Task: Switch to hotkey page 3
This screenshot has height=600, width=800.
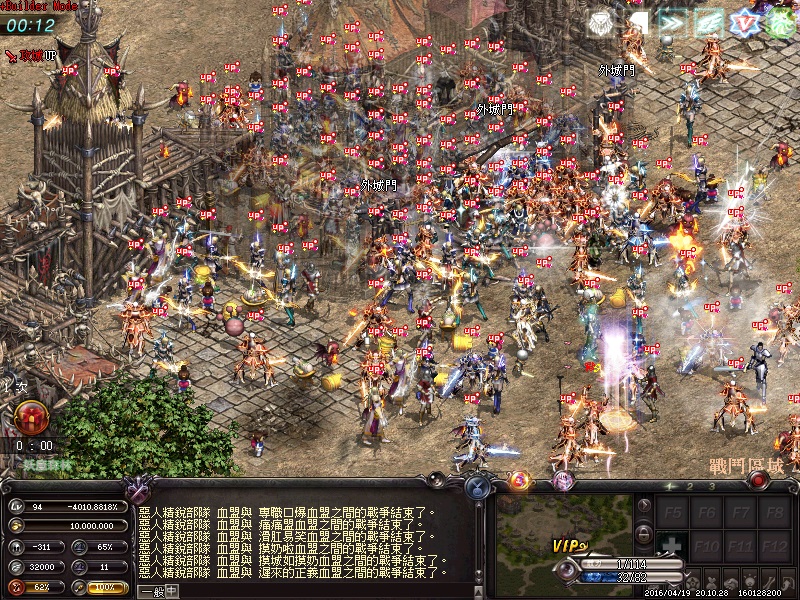Action: pyautogui.click(x=712, y=486)
